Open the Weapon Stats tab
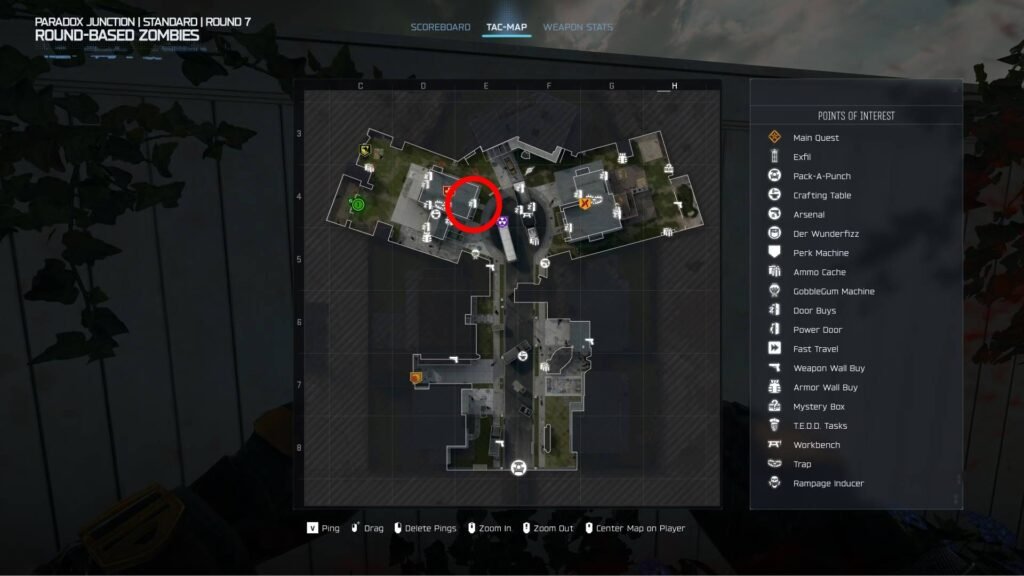Screen dimensions: 1024x576 pos(578,27)
